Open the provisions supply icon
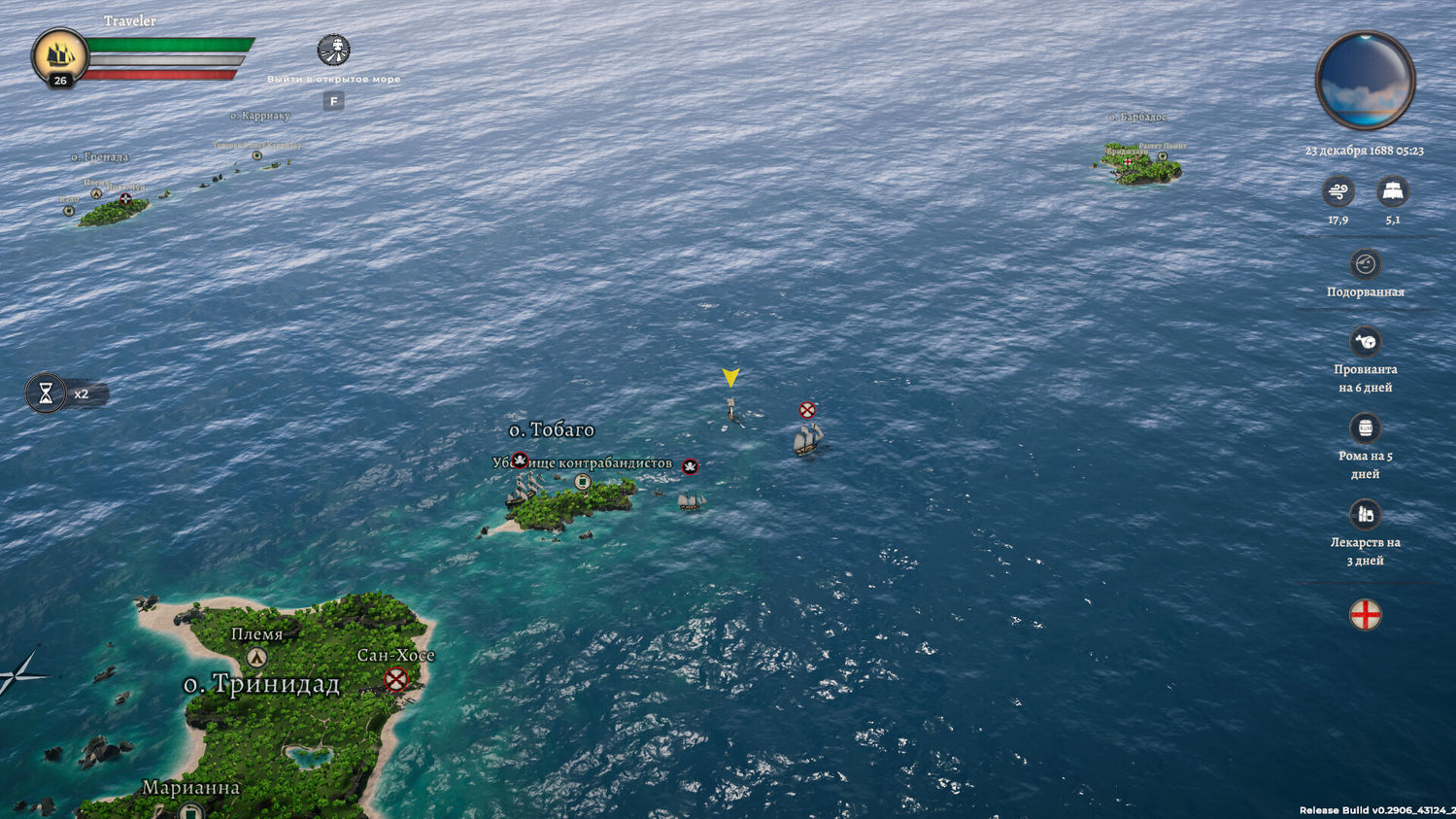1456x819 pixels. [1365, 341]
